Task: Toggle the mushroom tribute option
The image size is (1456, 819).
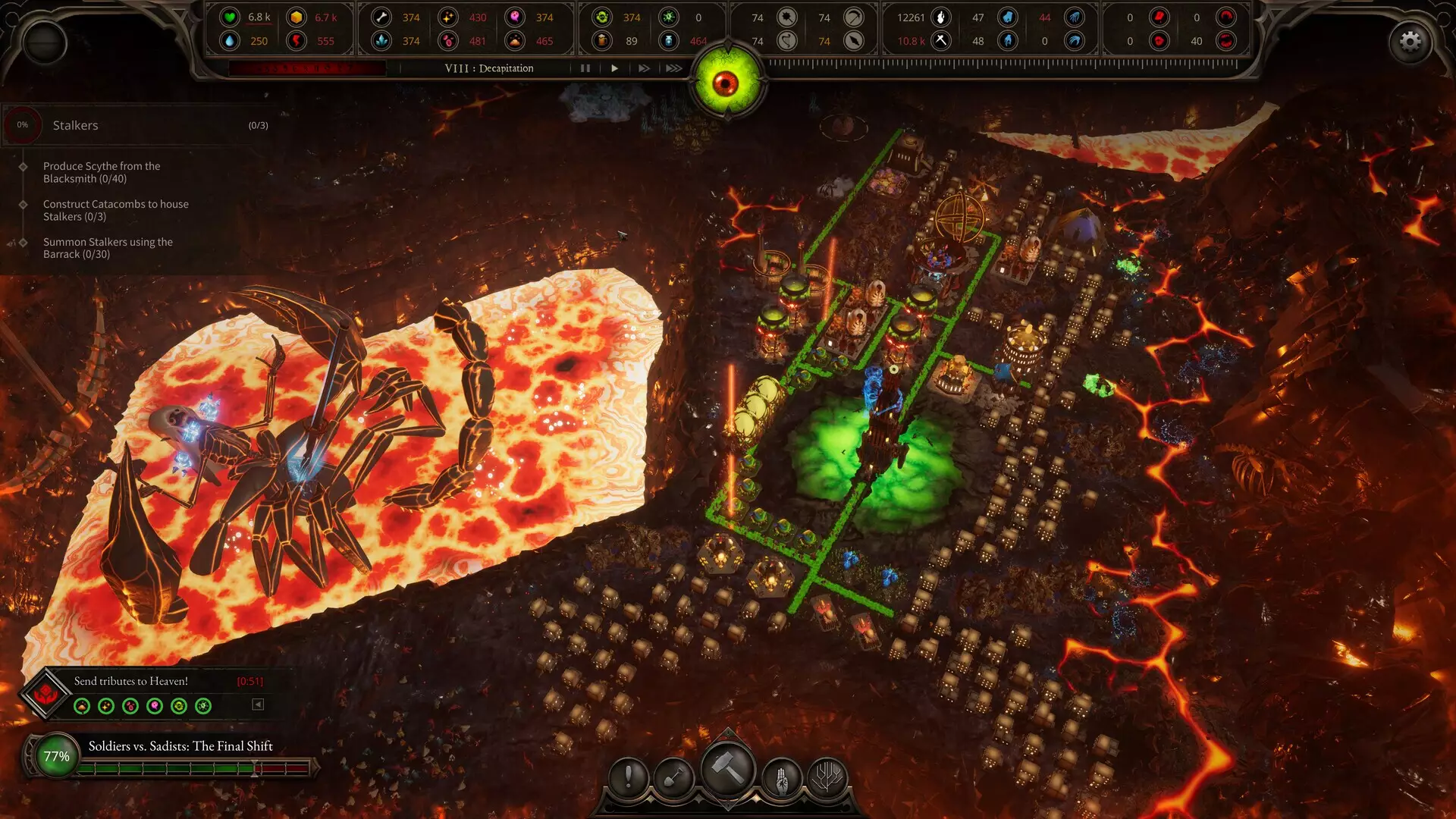Action: pyautogui.click(x=82, y=707)
